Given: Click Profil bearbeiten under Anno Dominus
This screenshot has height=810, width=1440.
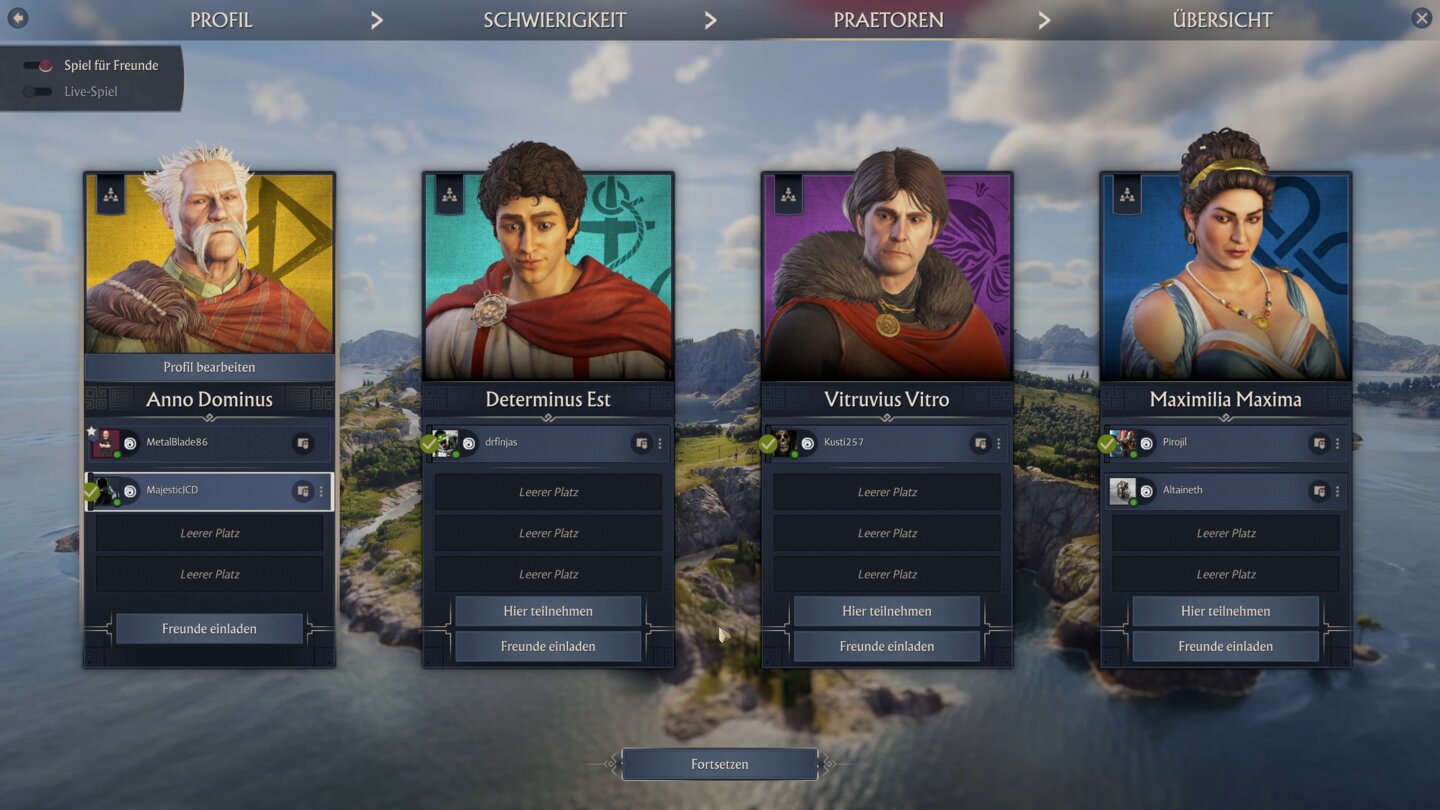Looking at the screenshot, I should click(209, 367).
